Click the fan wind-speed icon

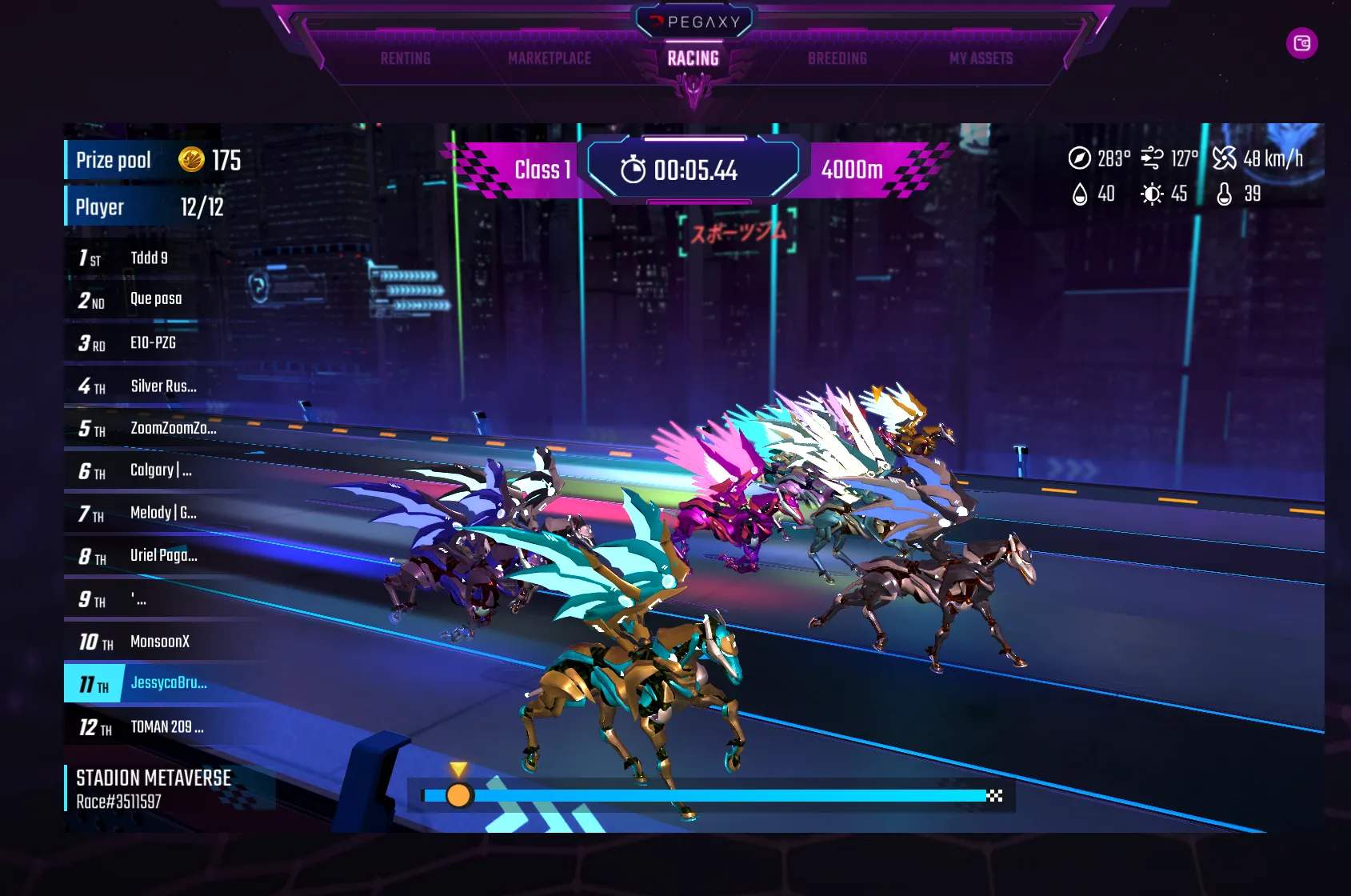point(1224,157)
